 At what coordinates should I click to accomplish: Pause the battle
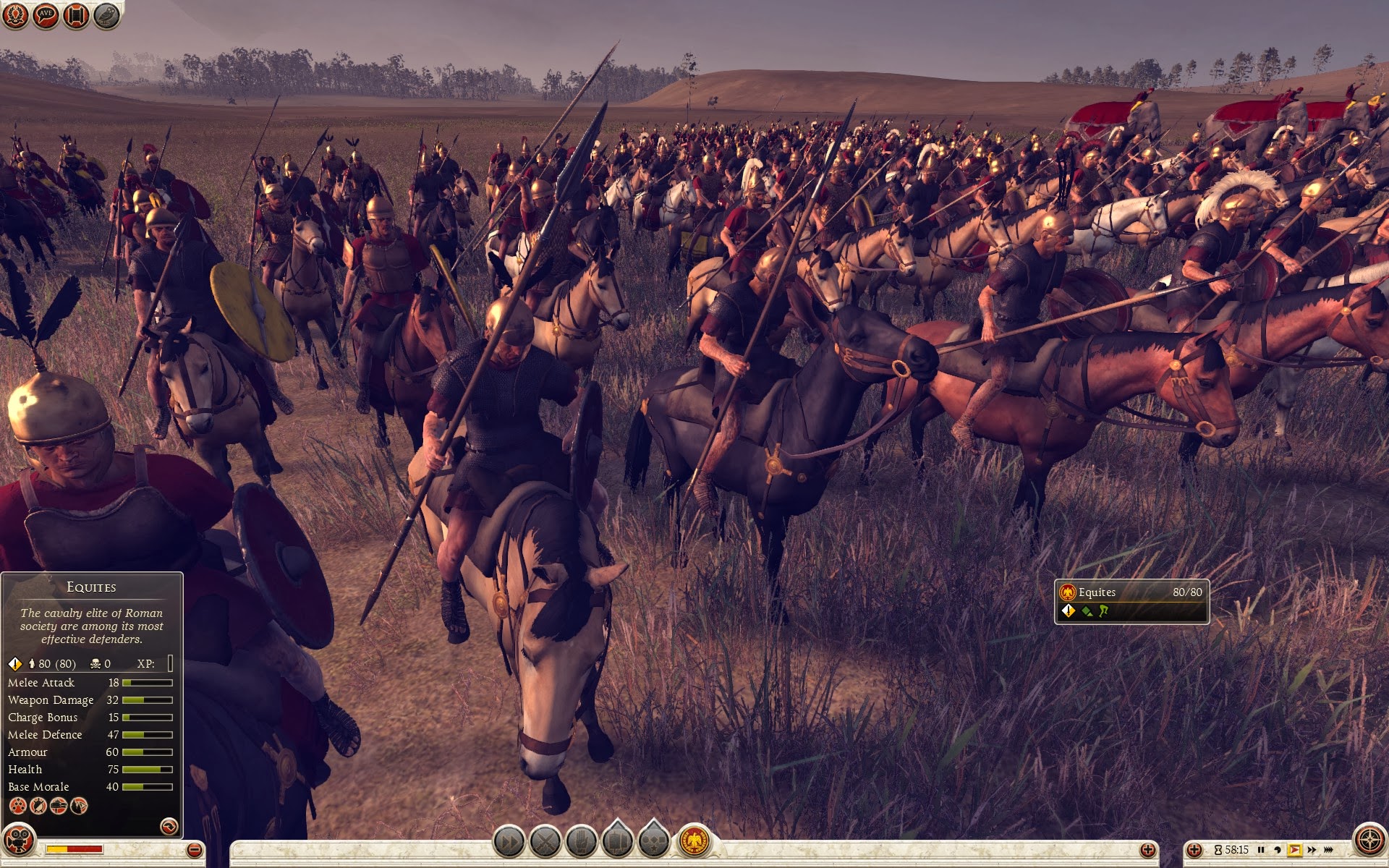point(1261,850)
